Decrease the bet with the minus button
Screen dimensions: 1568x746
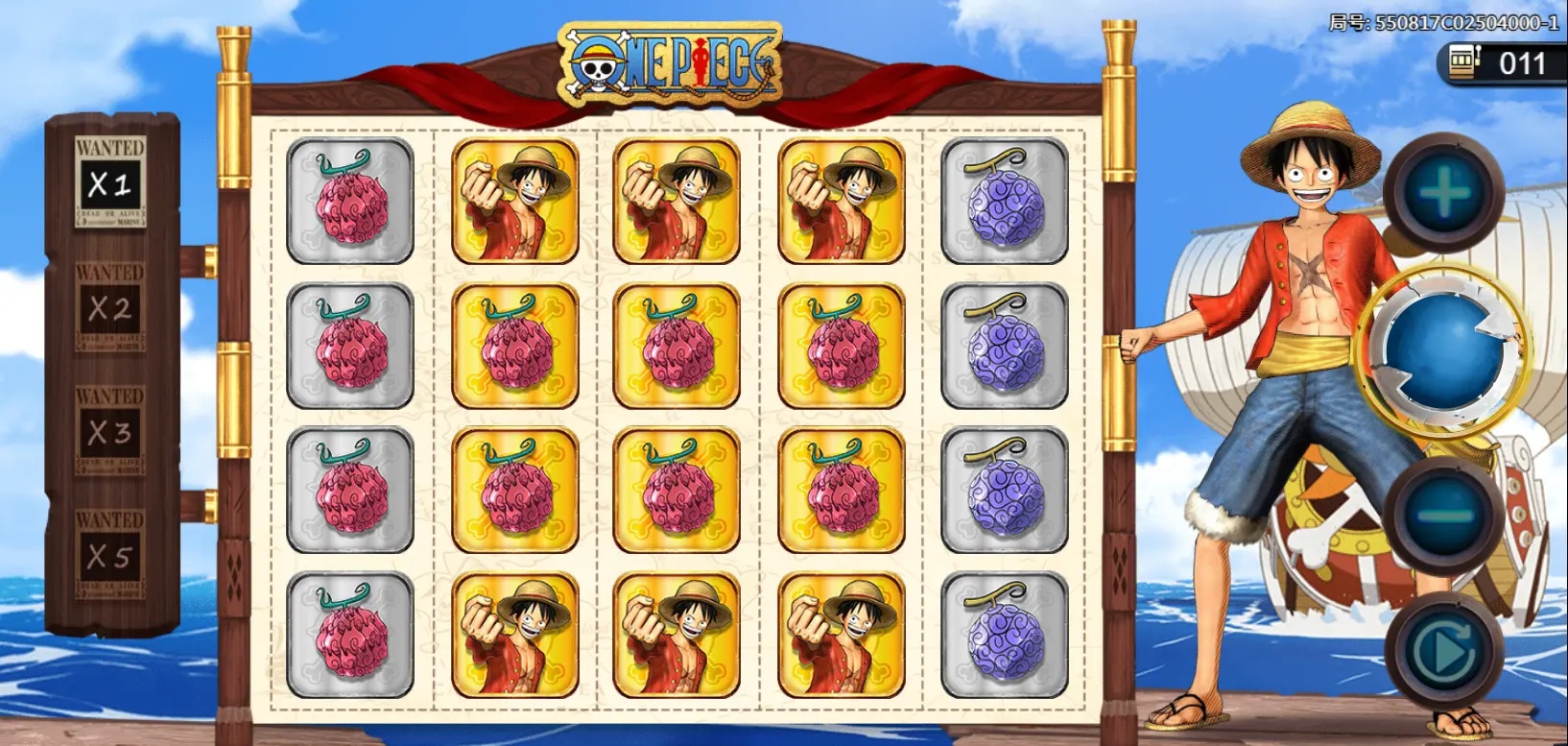tap(1443, 516)
